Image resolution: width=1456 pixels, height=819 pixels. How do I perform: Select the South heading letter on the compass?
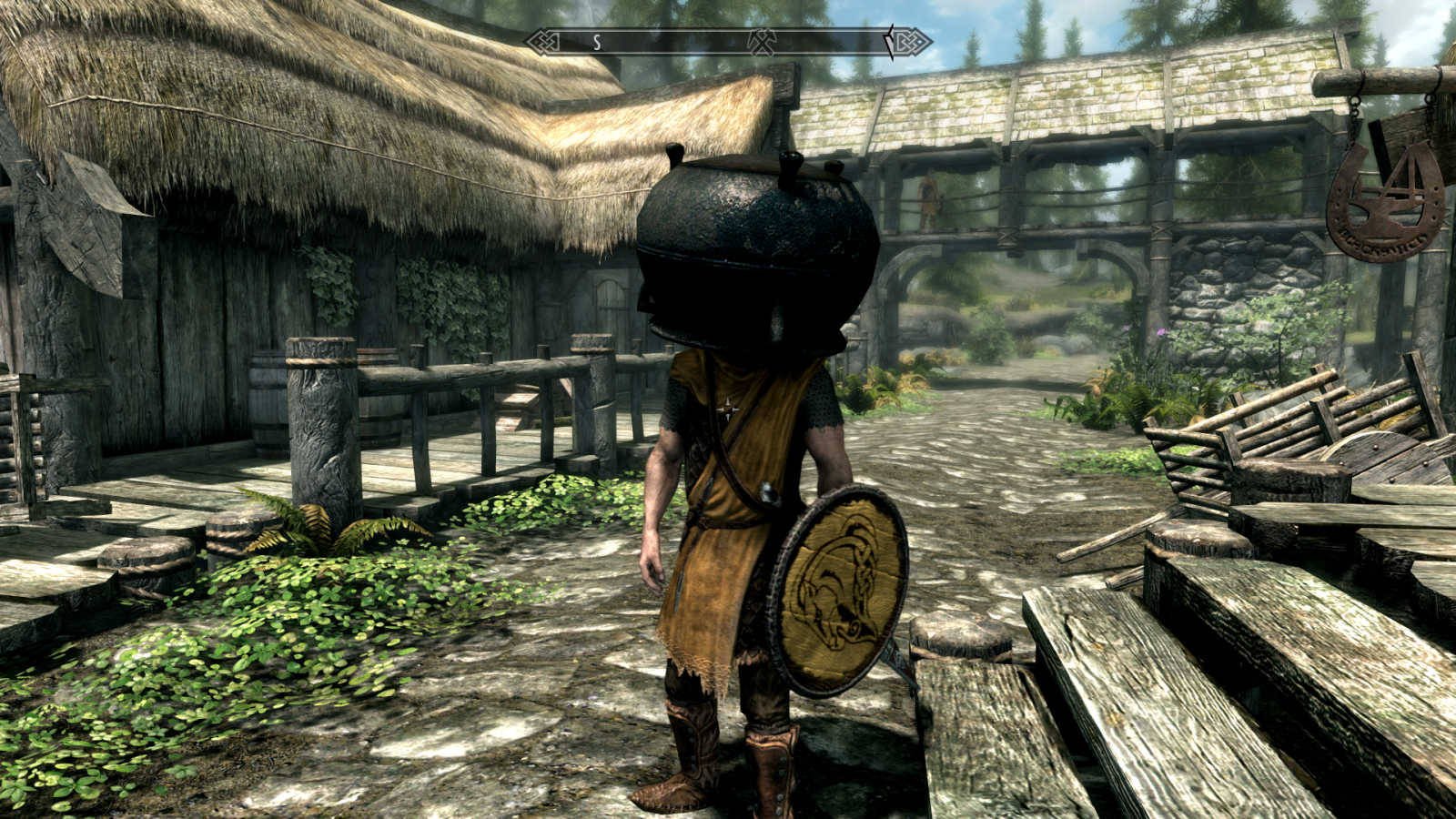[x=597, y=41]
